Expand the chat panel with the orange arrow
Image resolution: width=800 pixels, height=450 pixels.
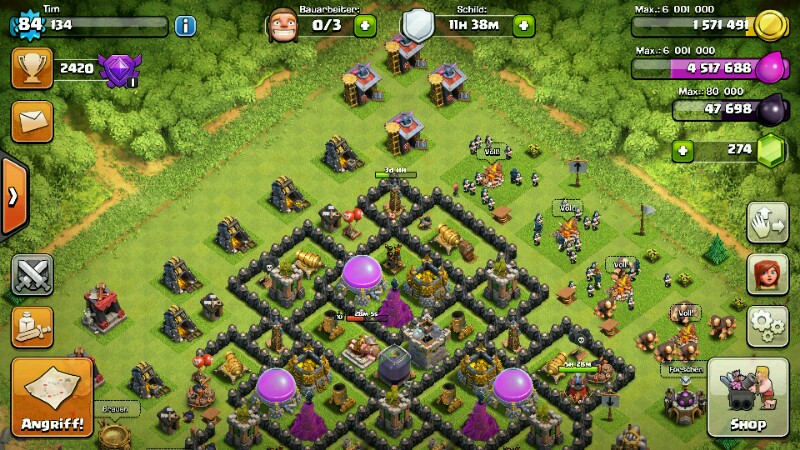pyautogui.click(x=12, y=196)
